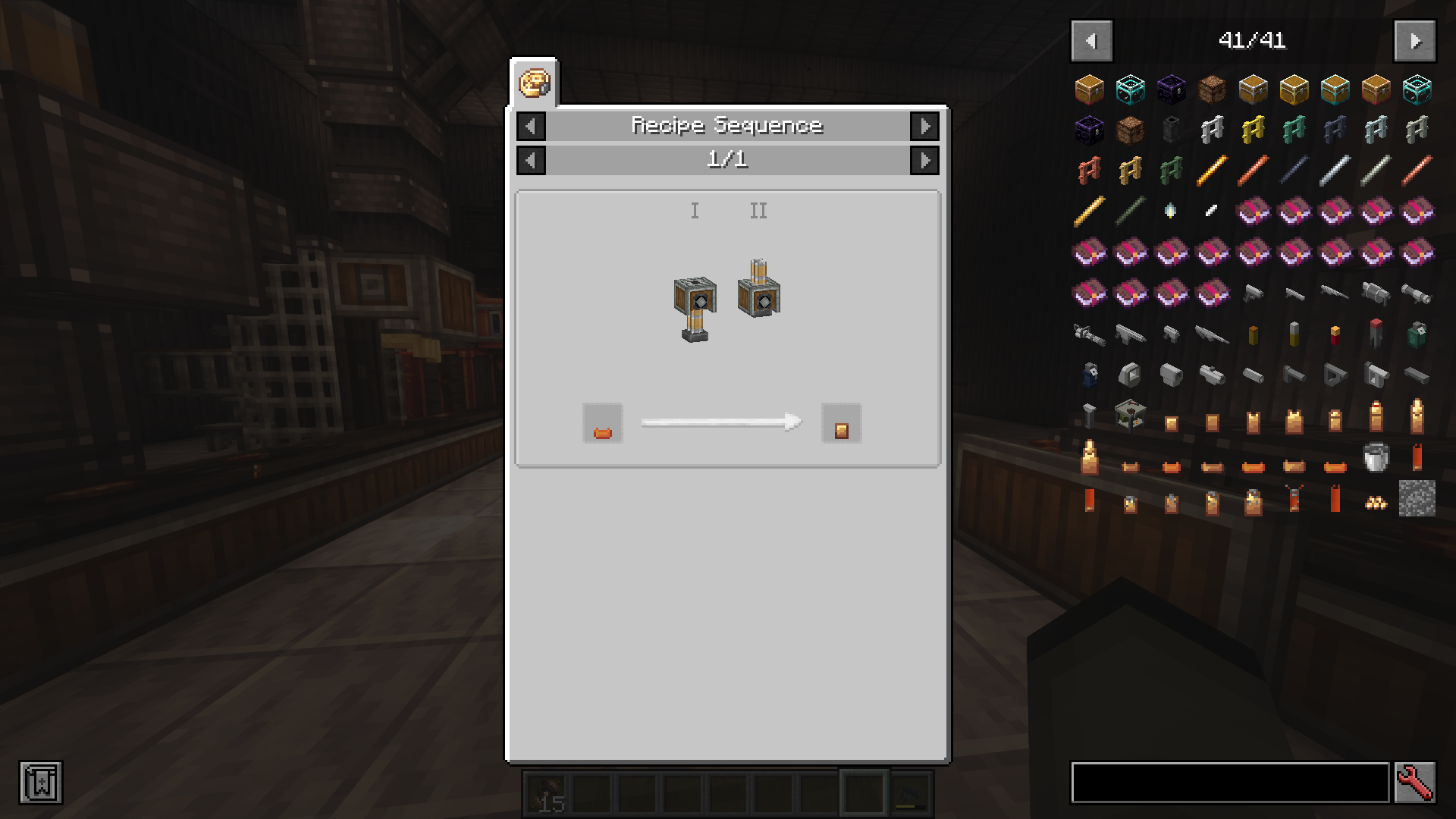Image resolution: width=1456 pixels, height=819 pixels.
Task: Select the milk bucket in the item list
Action: click(x=1376, y=457)
